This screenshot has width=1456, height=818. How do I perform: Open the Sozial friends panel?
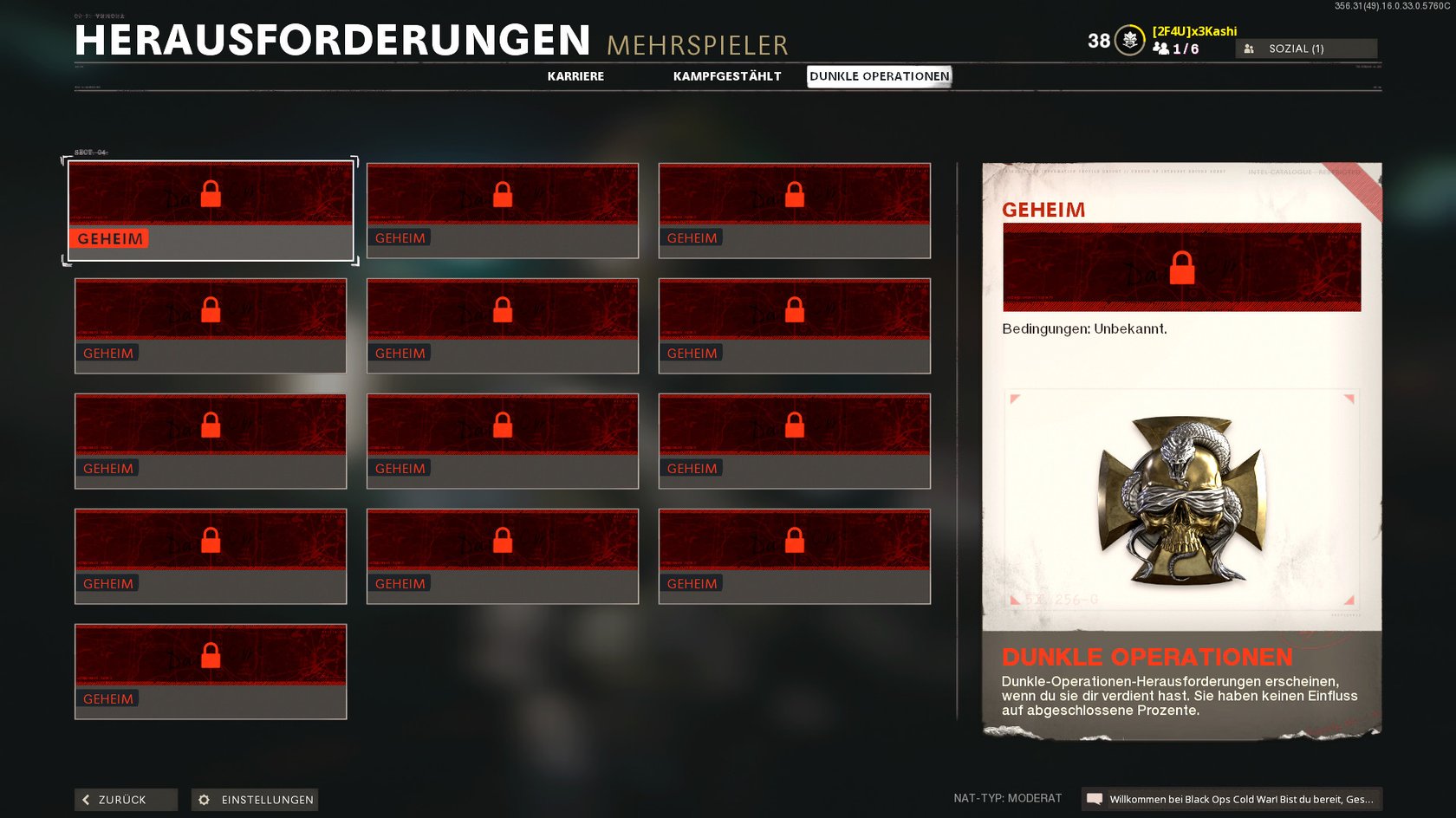point(1305,49)
